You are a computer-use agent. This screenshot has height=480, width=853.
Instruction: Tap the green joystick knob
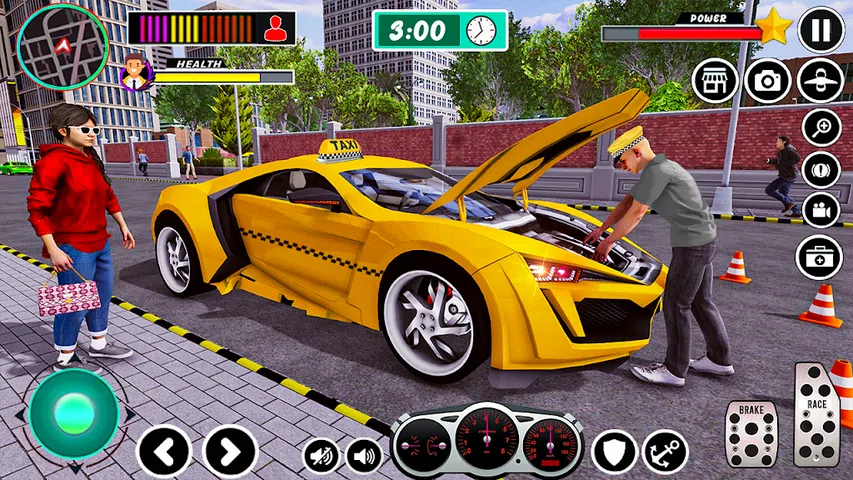click(x=73, y=413)
